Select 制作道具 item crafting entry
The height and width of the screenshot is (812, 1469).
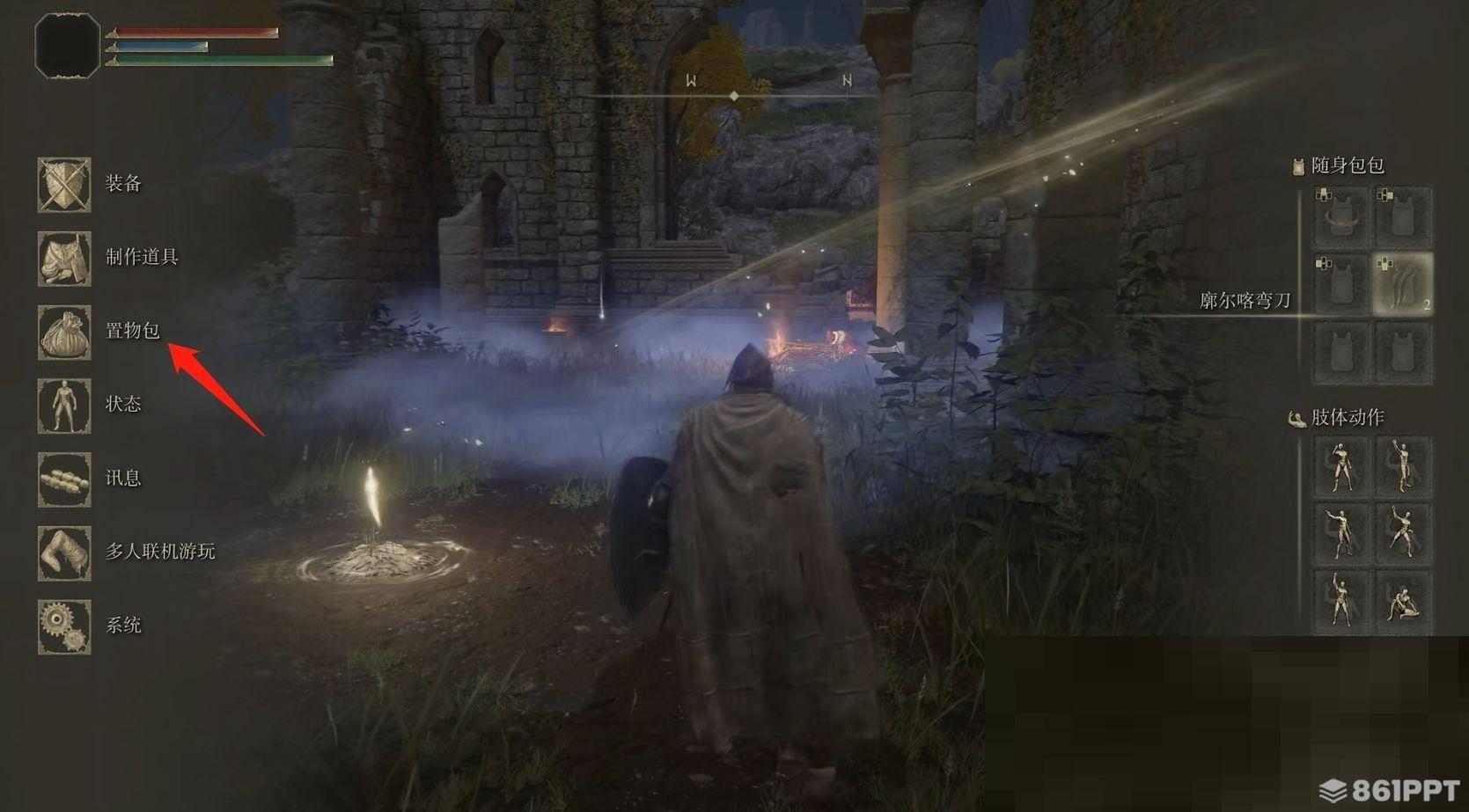point(64,259)
